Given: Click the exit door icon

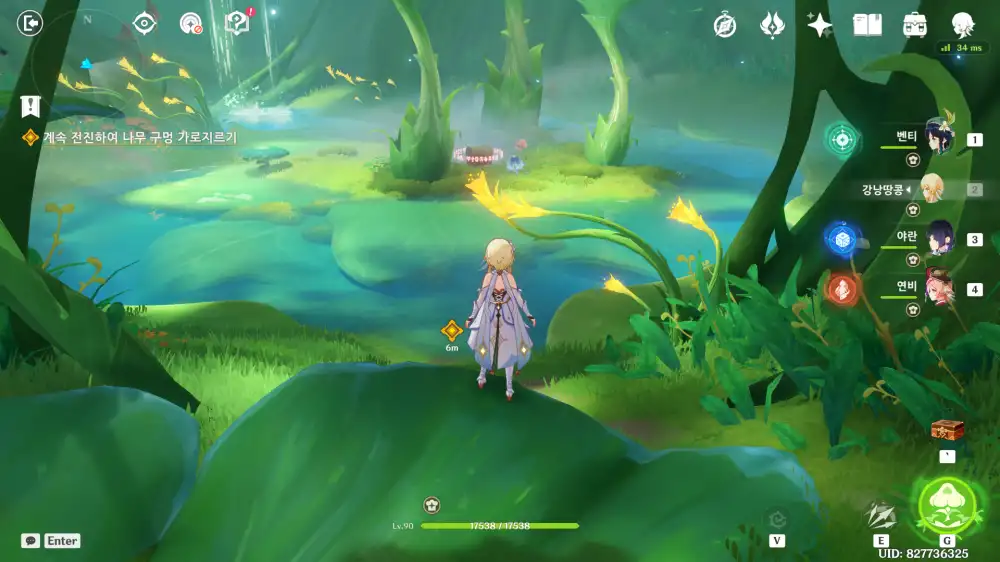Looking at the screenshot, I should (x=31, y=23).
